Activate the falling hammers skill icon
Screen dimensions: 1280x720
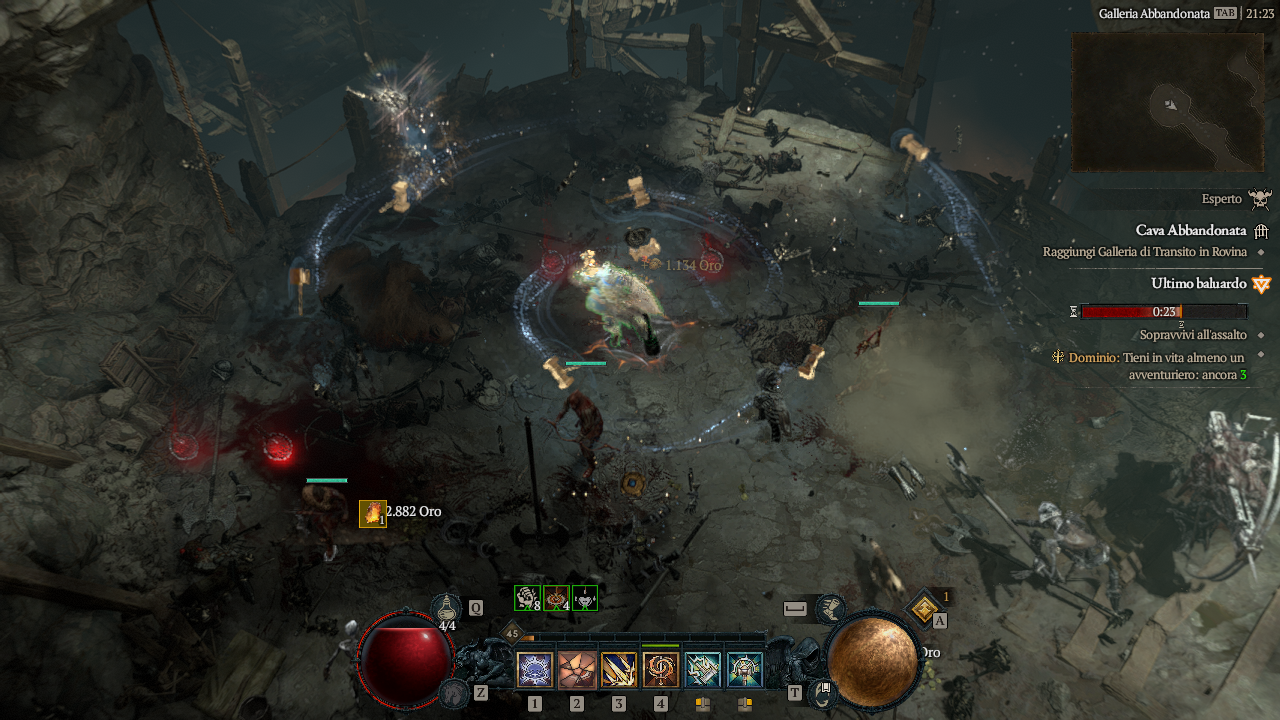point(703,670)
